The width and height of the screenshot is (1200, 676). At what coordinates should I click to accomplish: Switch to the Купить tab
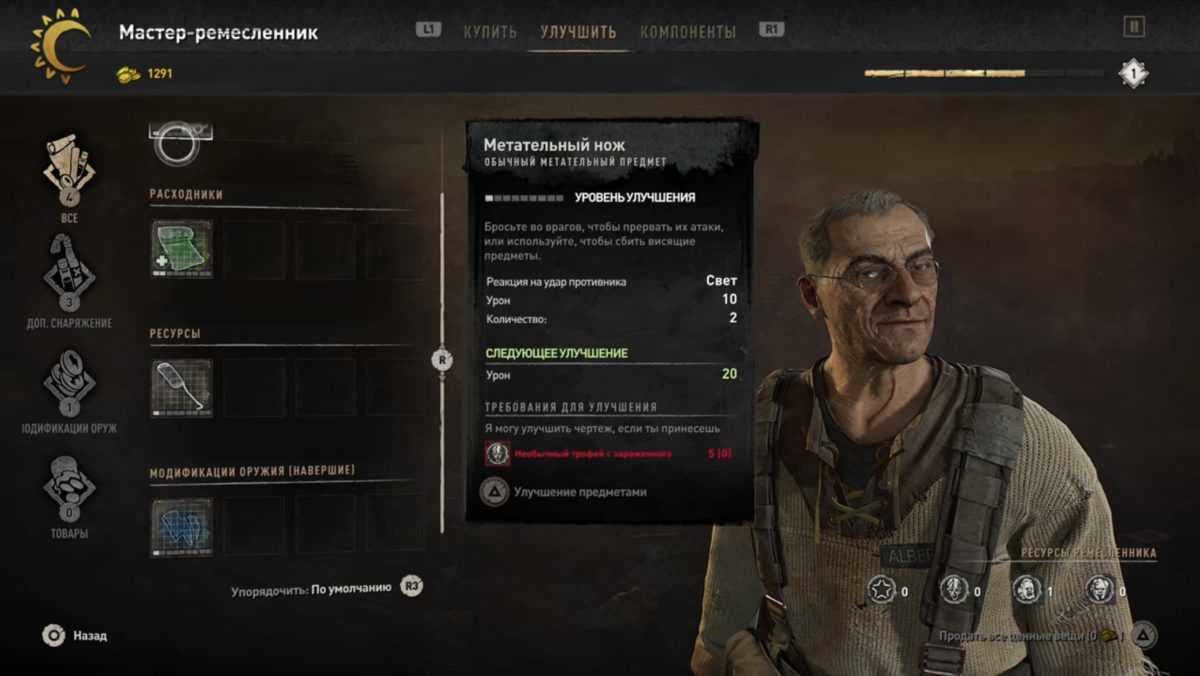(x=490, y=32)
